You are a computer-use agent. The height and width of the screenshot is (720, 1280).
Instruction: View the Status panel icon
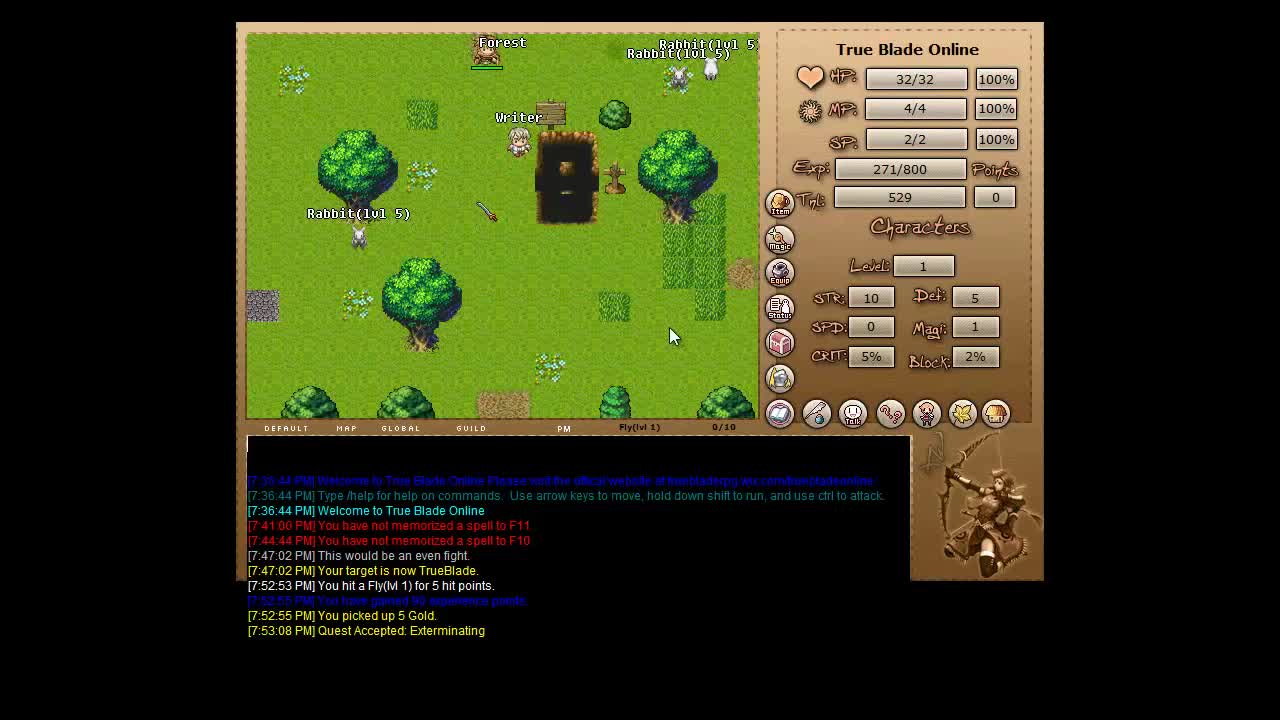780,308
